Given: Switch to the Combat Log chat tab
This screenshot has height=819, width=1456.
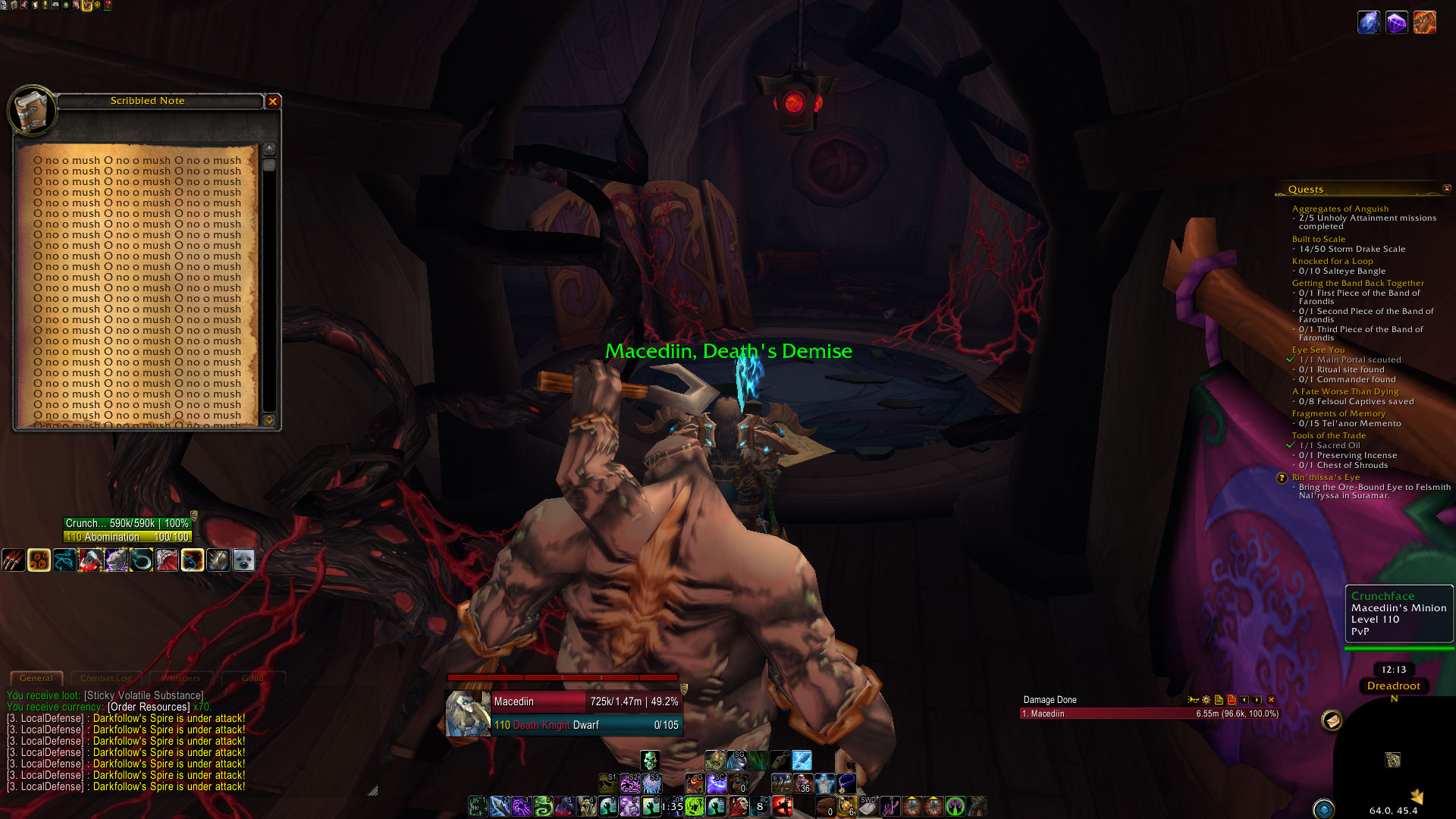Looking at the screenshot, I should click(x=106, y=678).
